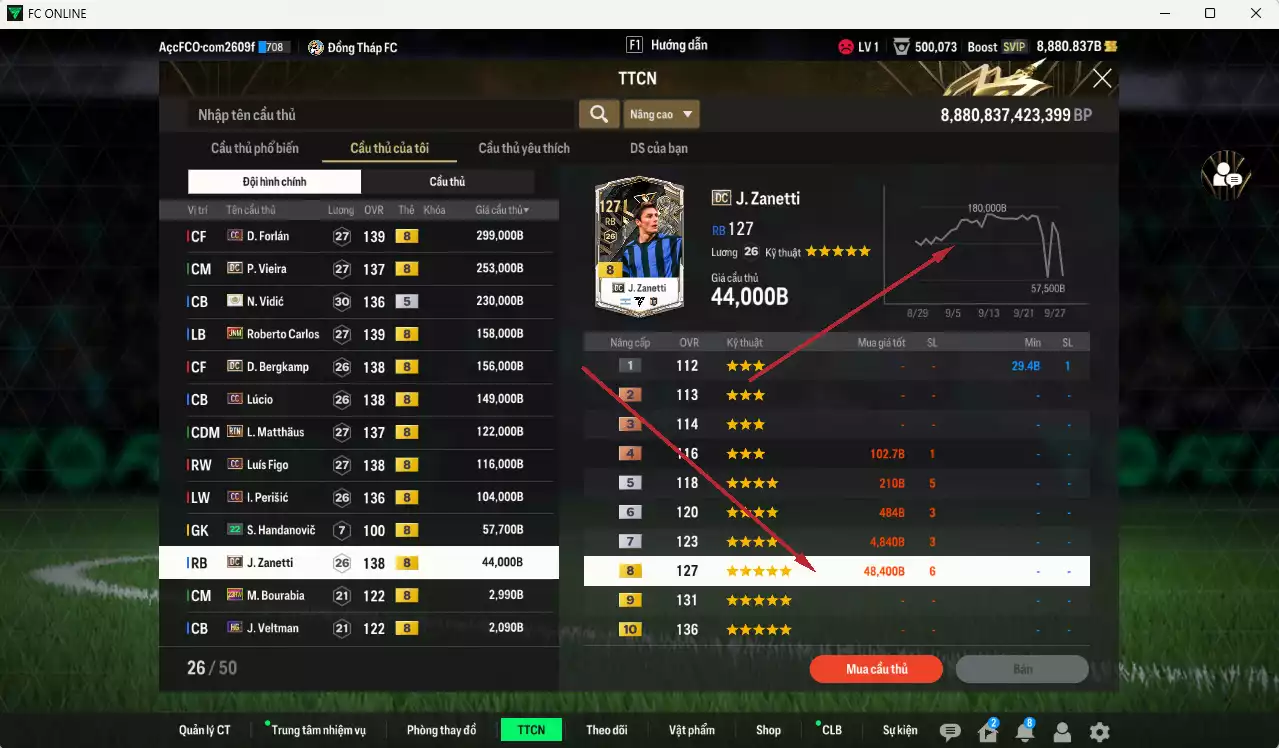Click the player name search field
Screen dimensions: 1279x748
(x=380, y=115)
